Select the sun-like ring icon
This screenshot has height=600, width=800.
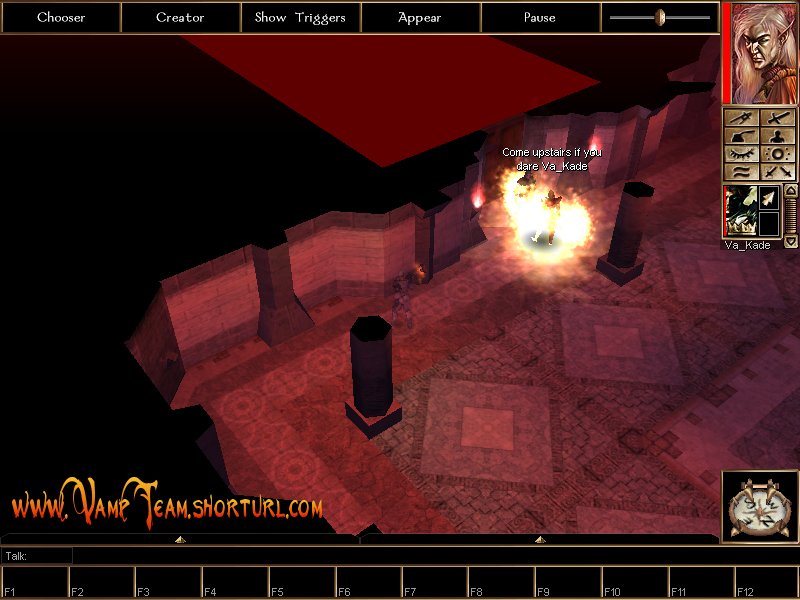click(x=776, y=154)
